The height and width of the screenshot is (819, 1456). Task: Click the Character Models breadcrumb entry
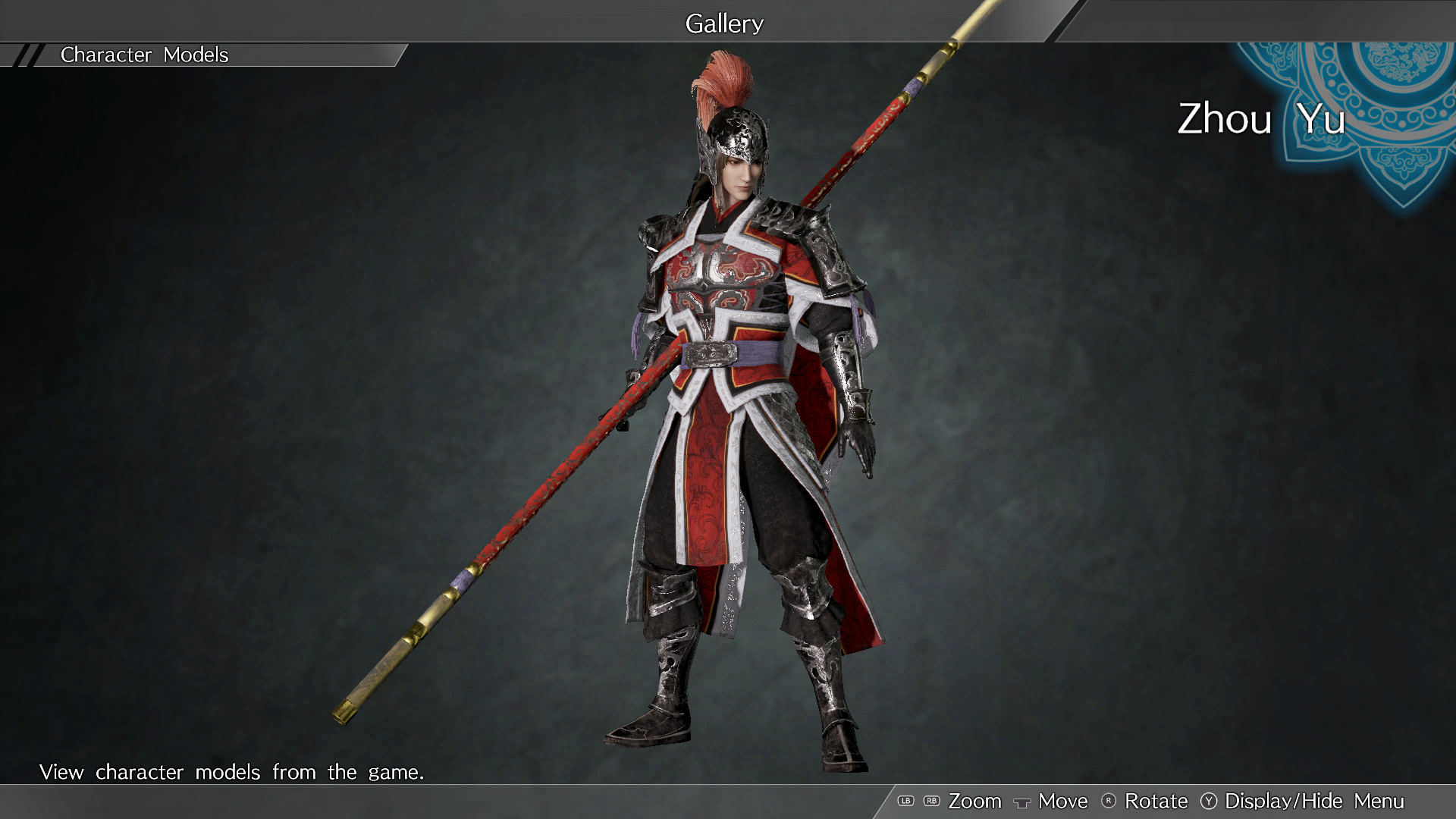pyautogui.click(x=144, y=55)
